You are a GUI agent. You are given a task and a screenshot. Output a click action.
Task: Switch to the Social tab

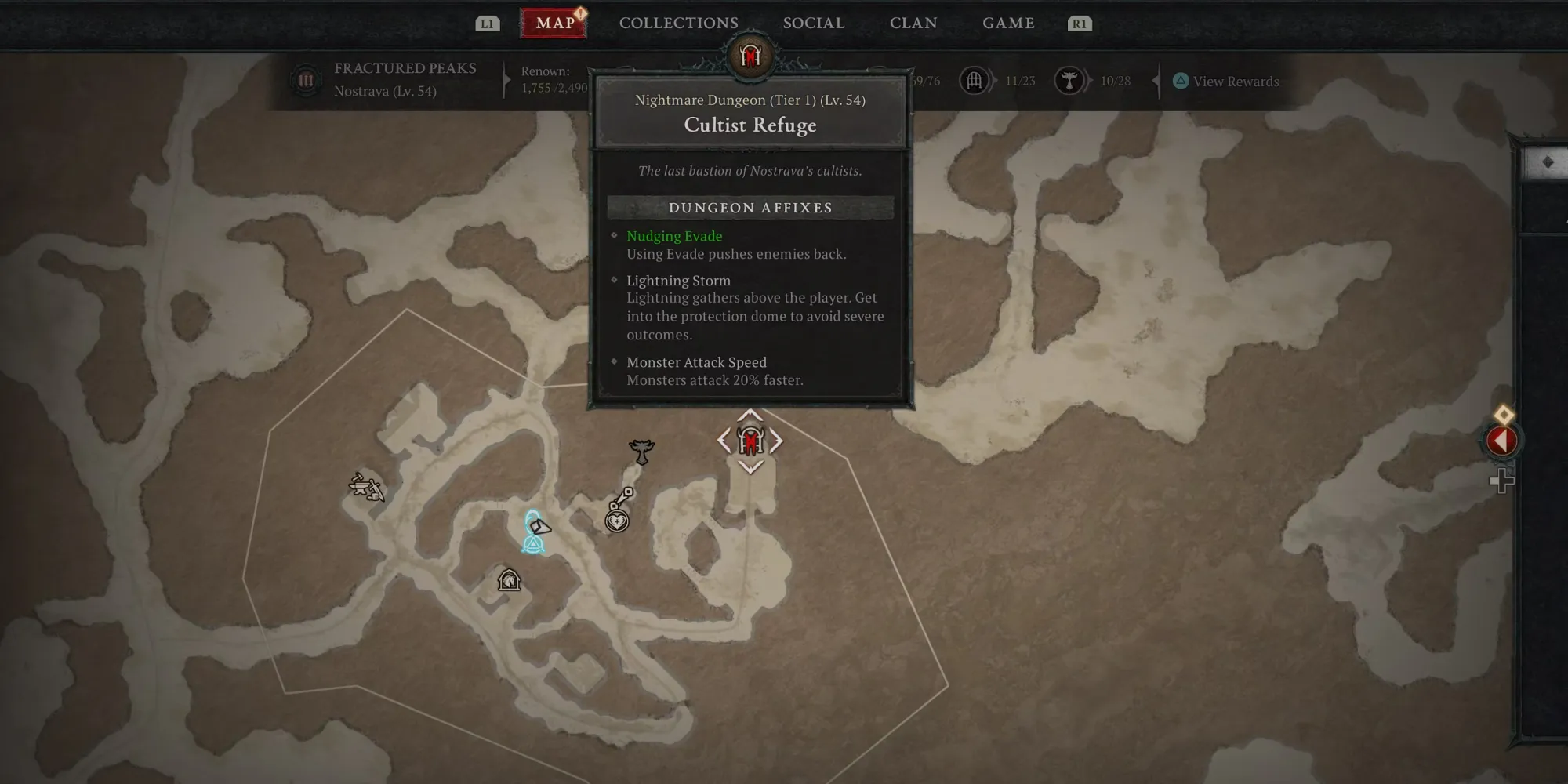tap(813, 24)
